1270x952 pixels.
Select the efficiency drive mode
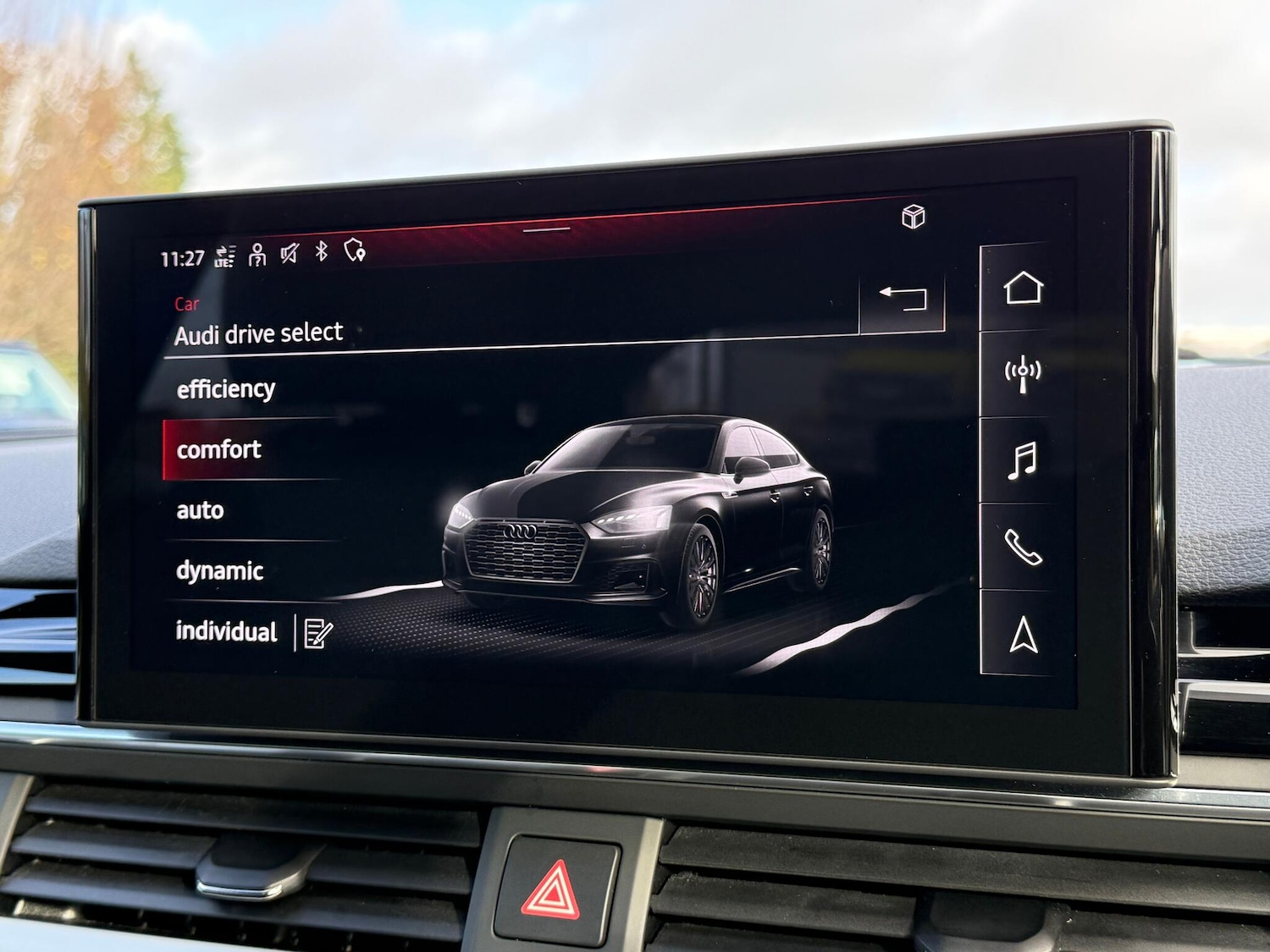coord(225,388)
